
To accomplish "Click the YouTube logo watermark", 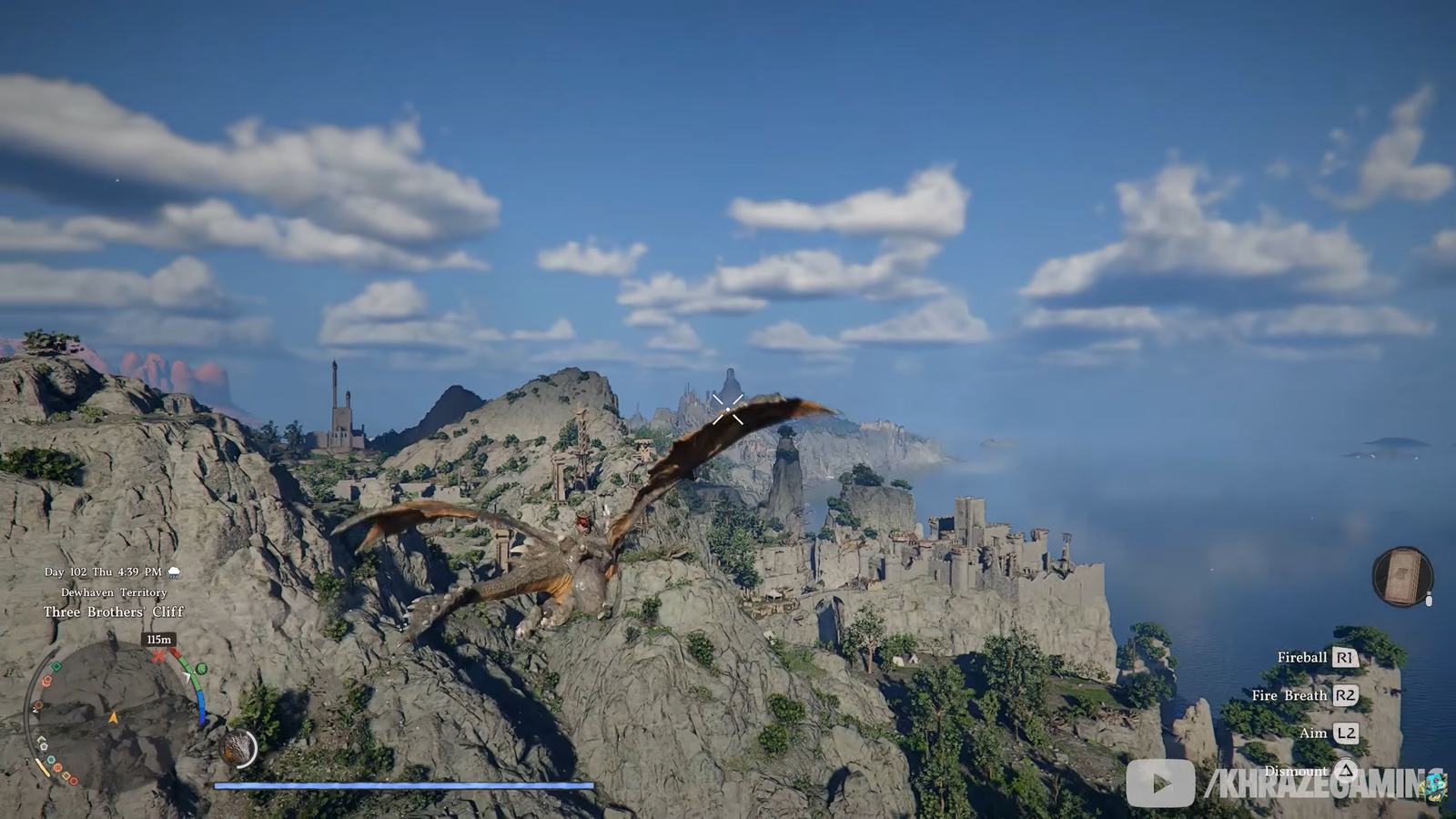I will point(1160,784).
